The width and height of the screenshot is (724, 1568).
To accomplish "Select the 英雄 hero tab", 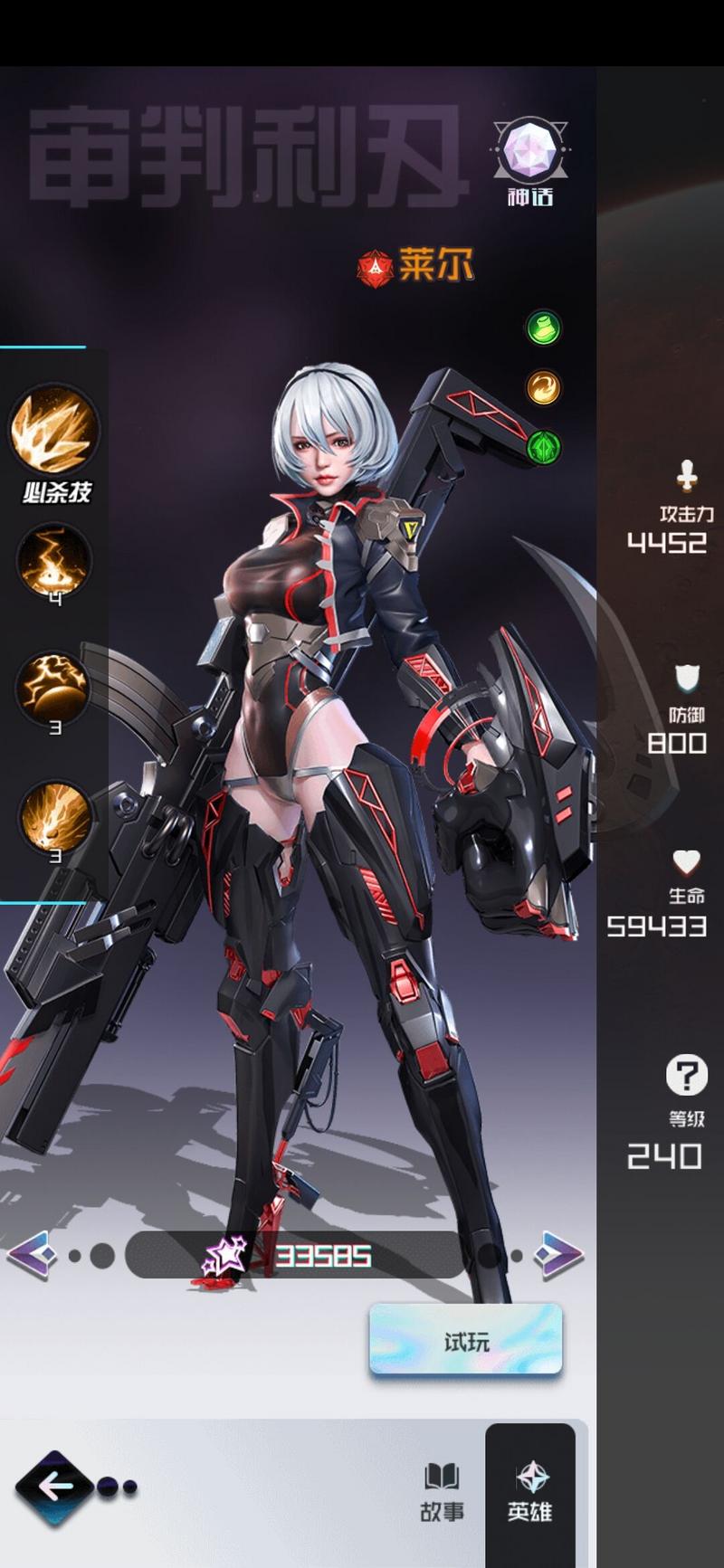I will (529, 1492).
